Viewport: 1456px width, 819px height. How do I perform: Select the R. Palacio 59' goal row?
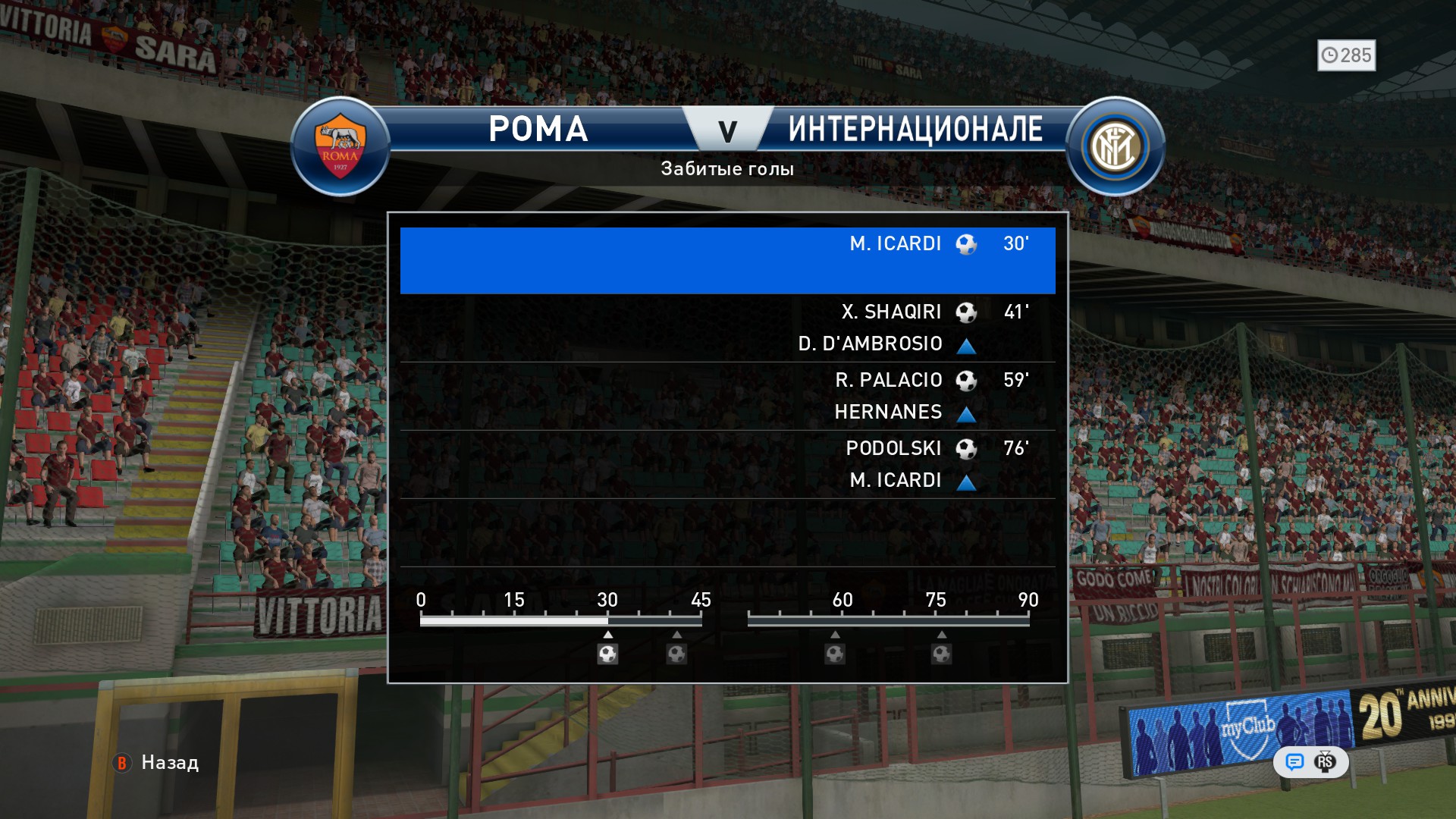click(727, 395)
